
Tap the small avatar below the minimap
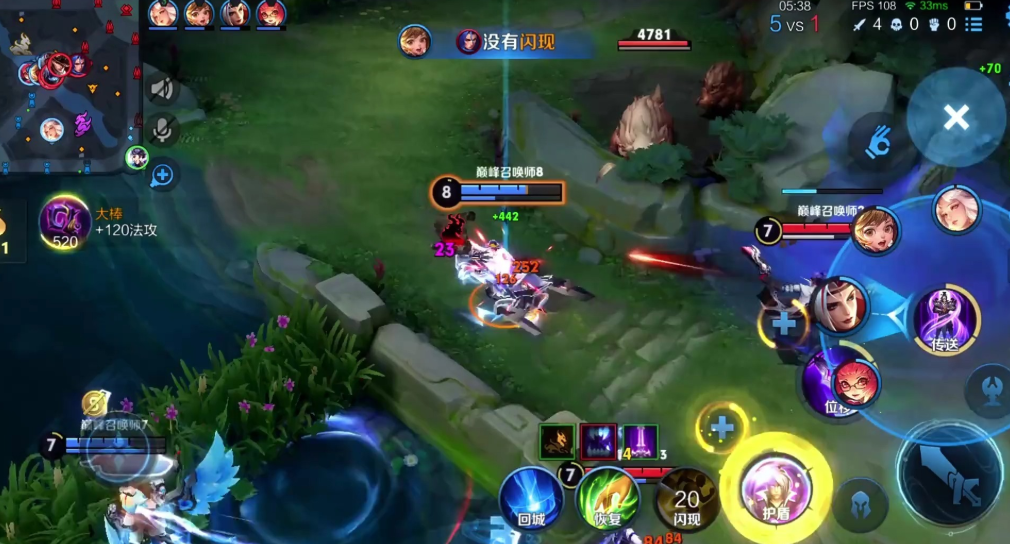137,157
